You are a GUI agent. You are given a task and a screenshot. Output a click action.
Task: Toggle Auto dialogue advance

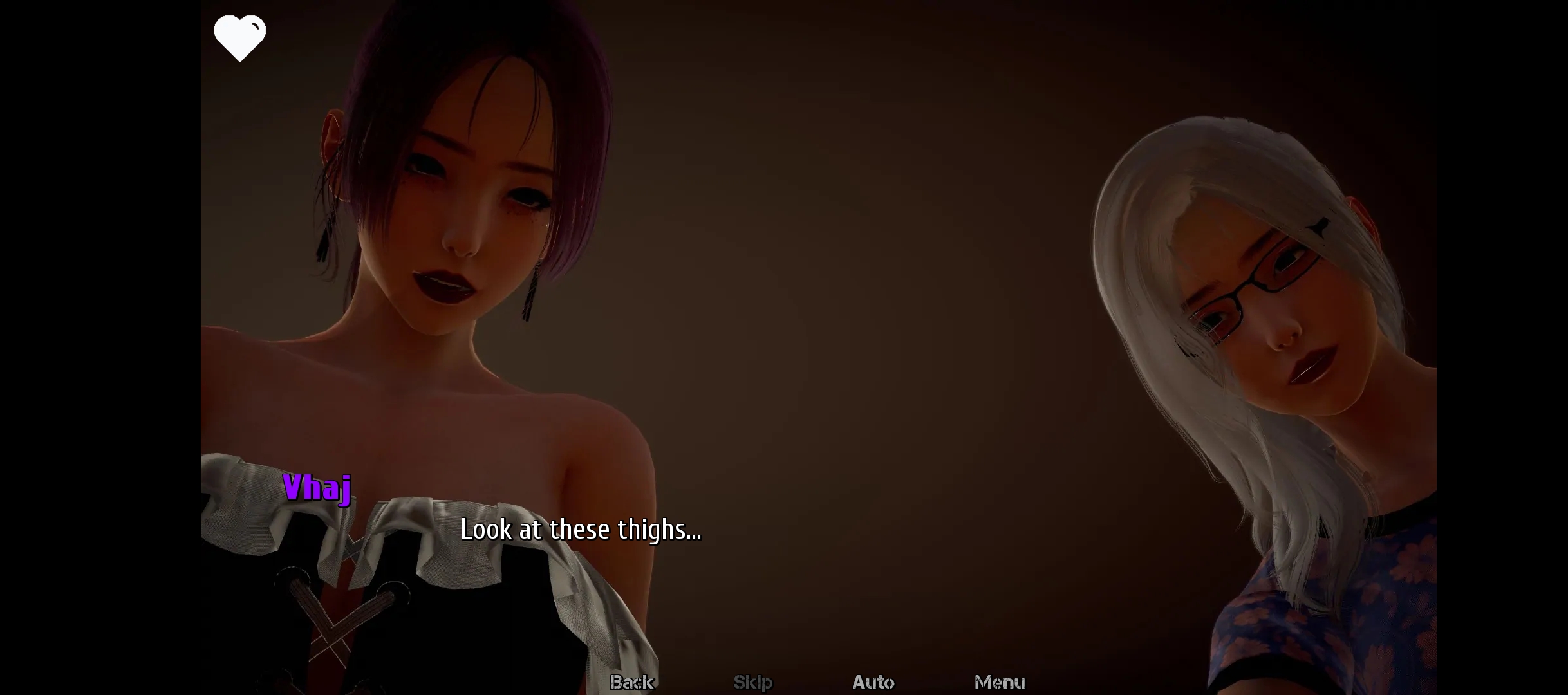(x=873, y=681)
